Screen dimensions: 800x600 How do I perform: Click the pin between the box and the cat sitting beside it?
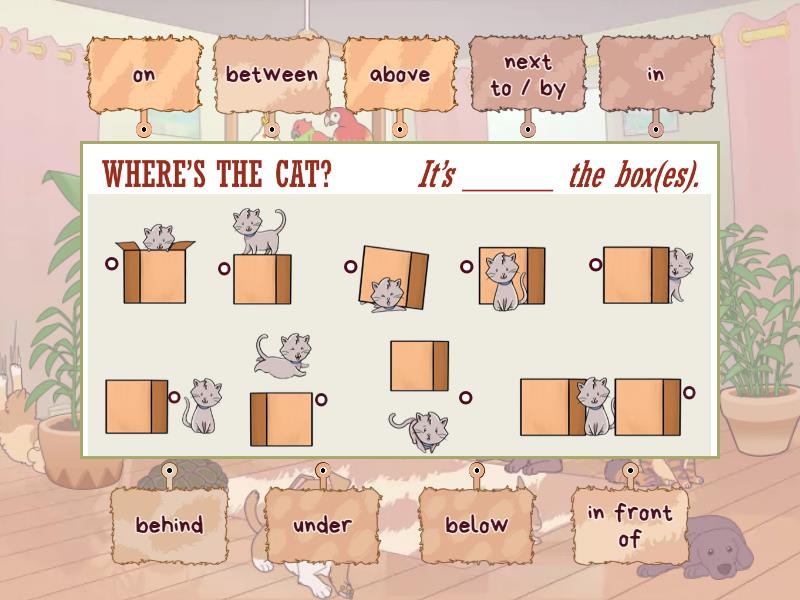click(x=174, y=397)
